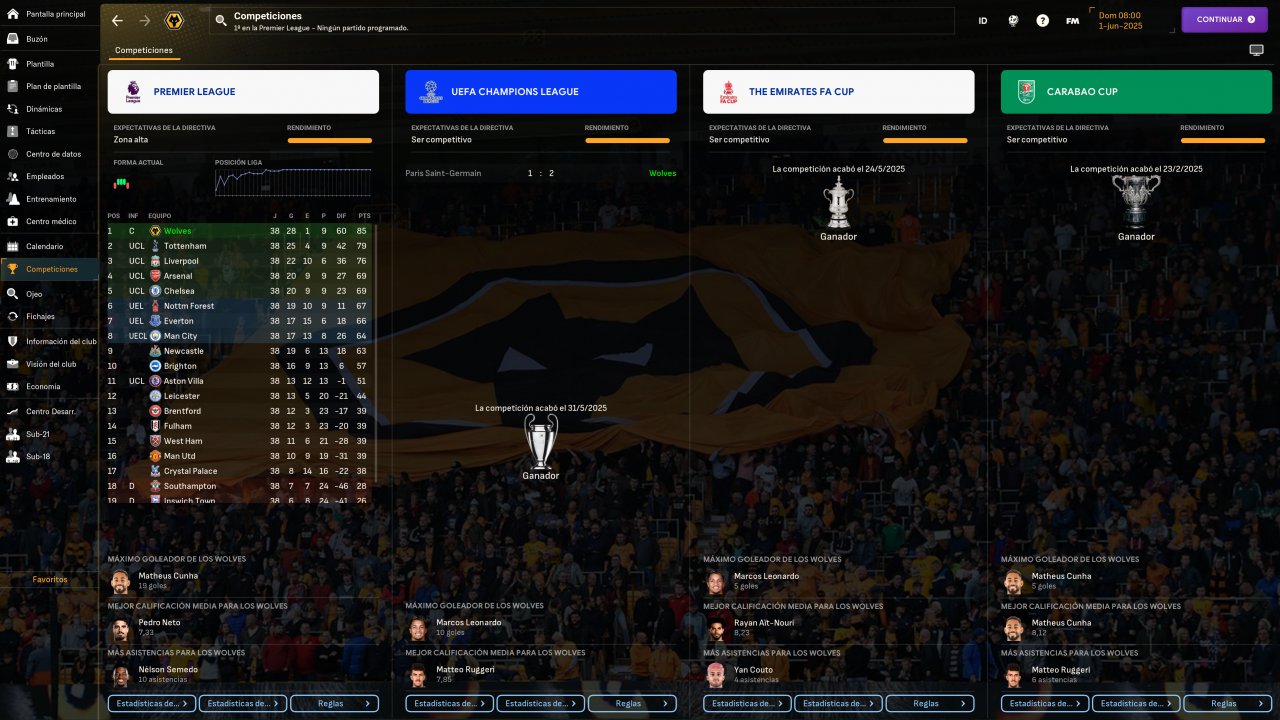Go to Plantilla squad screen
The image size is (1280, 720).
[40, 64]
